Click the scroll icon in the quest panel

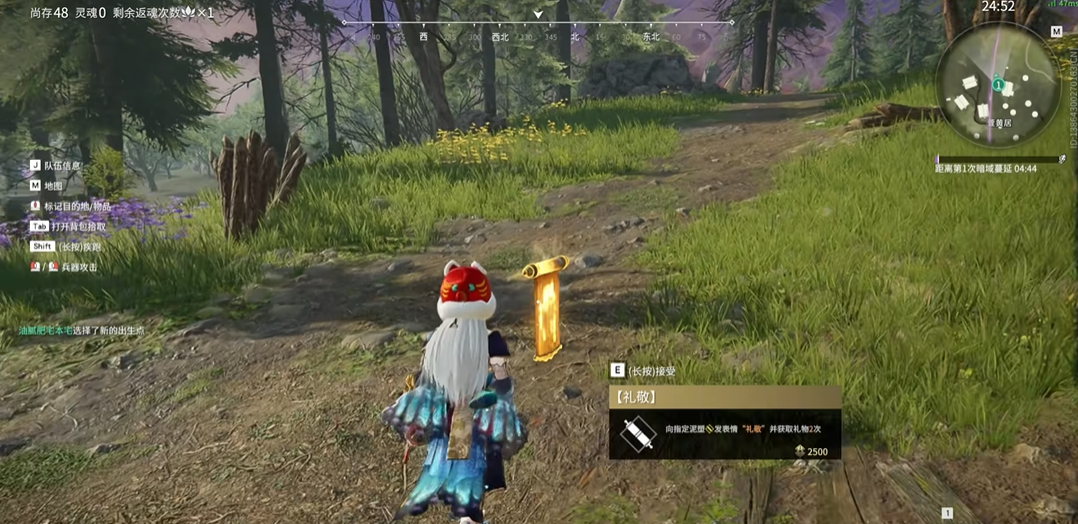pos(637,433)
